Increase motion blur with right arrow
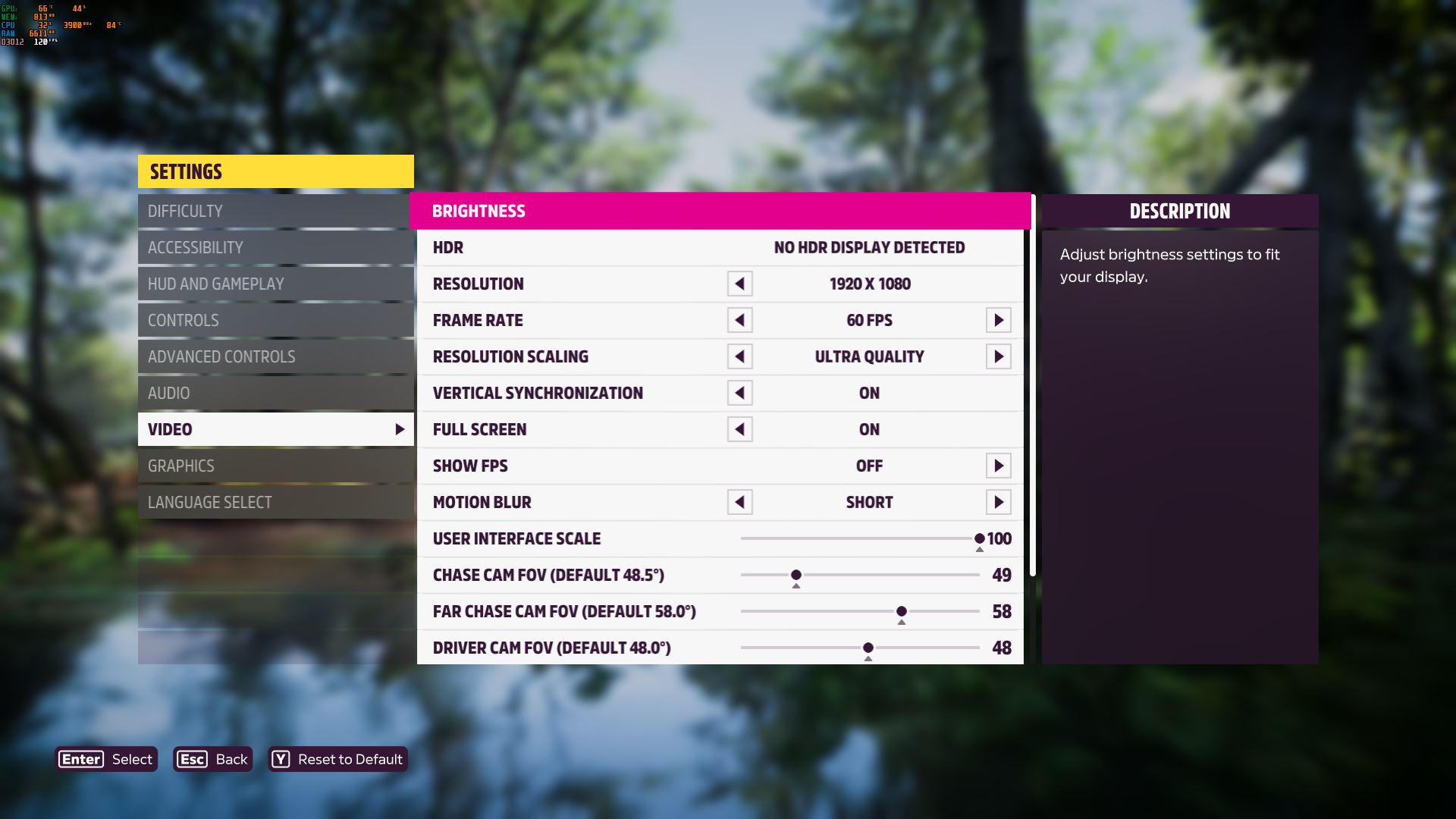The width and height of the screenshot is (1456, 819). point(998,502)
